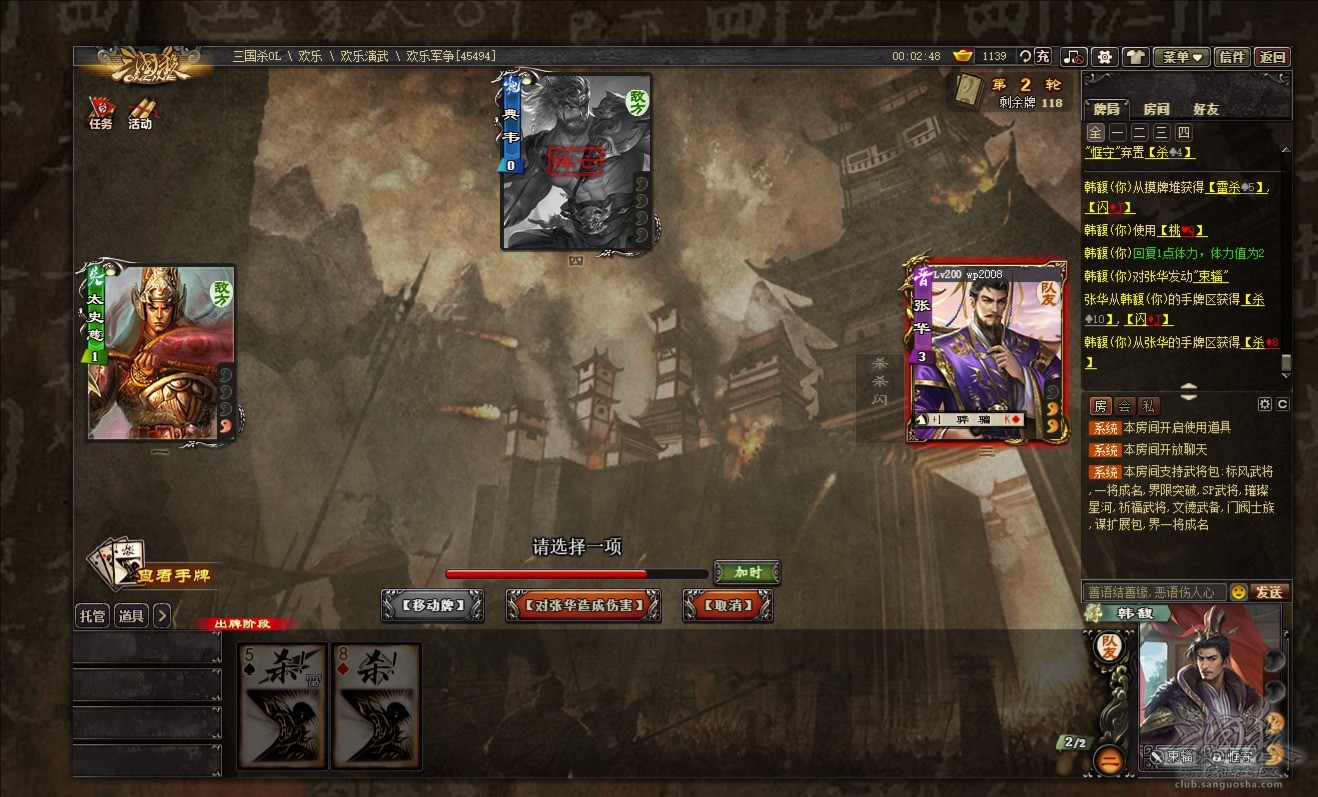Open the 活动 events icon

pyautogui.click(x=140, y=113)
